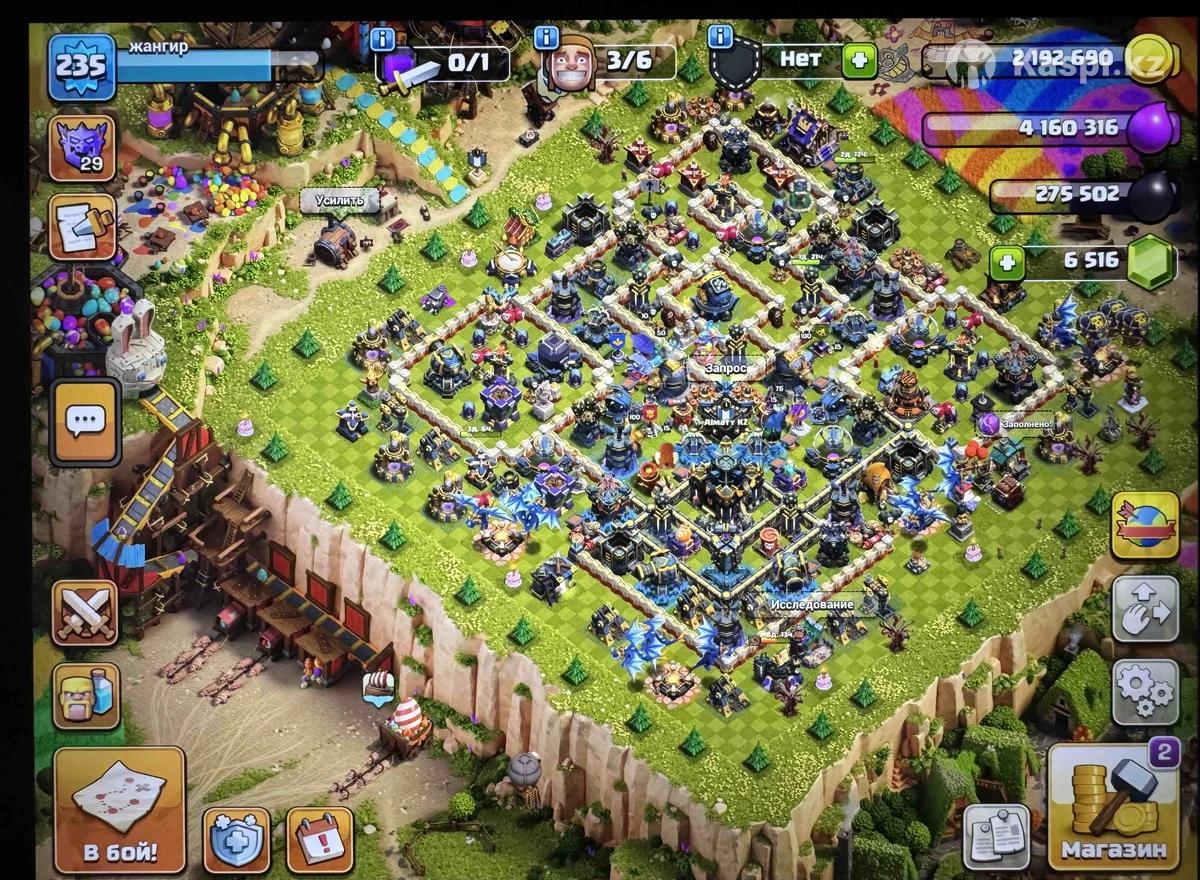Click the level 235 experience badge
Screen dimensions: 1200x880
coord(81,66)
